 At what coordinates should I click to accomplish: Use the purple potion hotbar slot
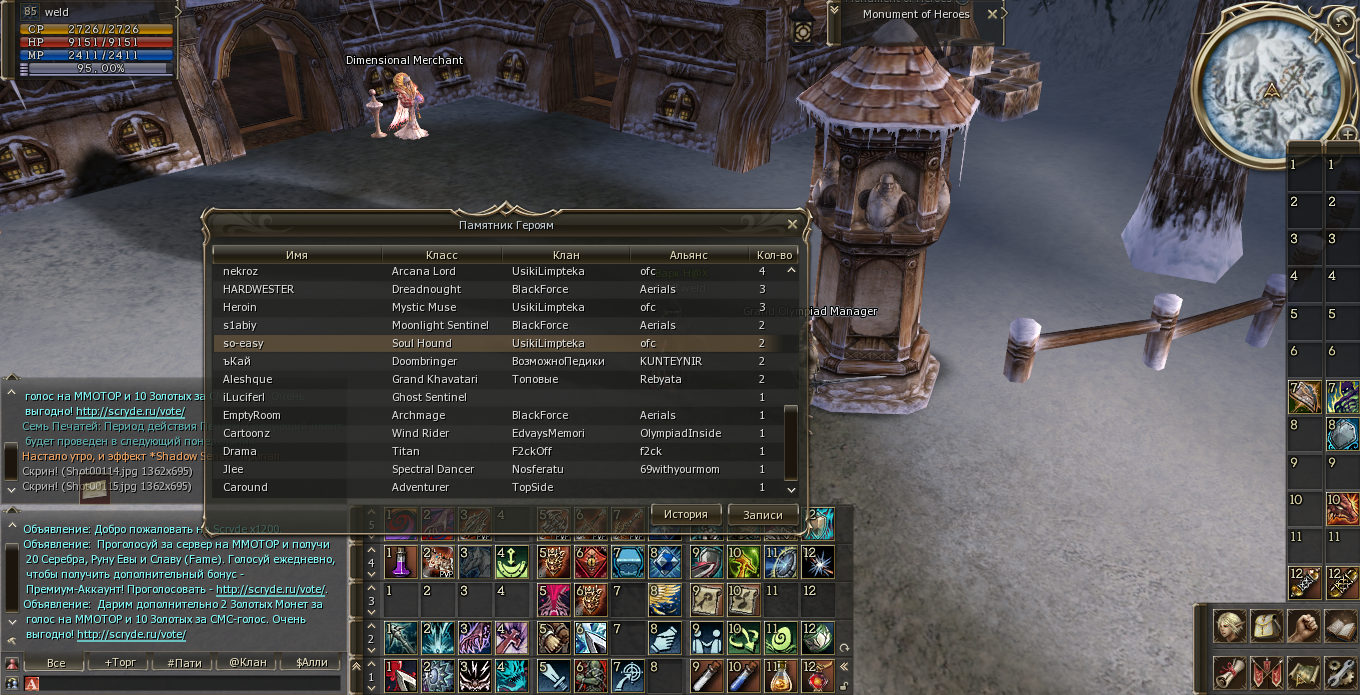400,561
